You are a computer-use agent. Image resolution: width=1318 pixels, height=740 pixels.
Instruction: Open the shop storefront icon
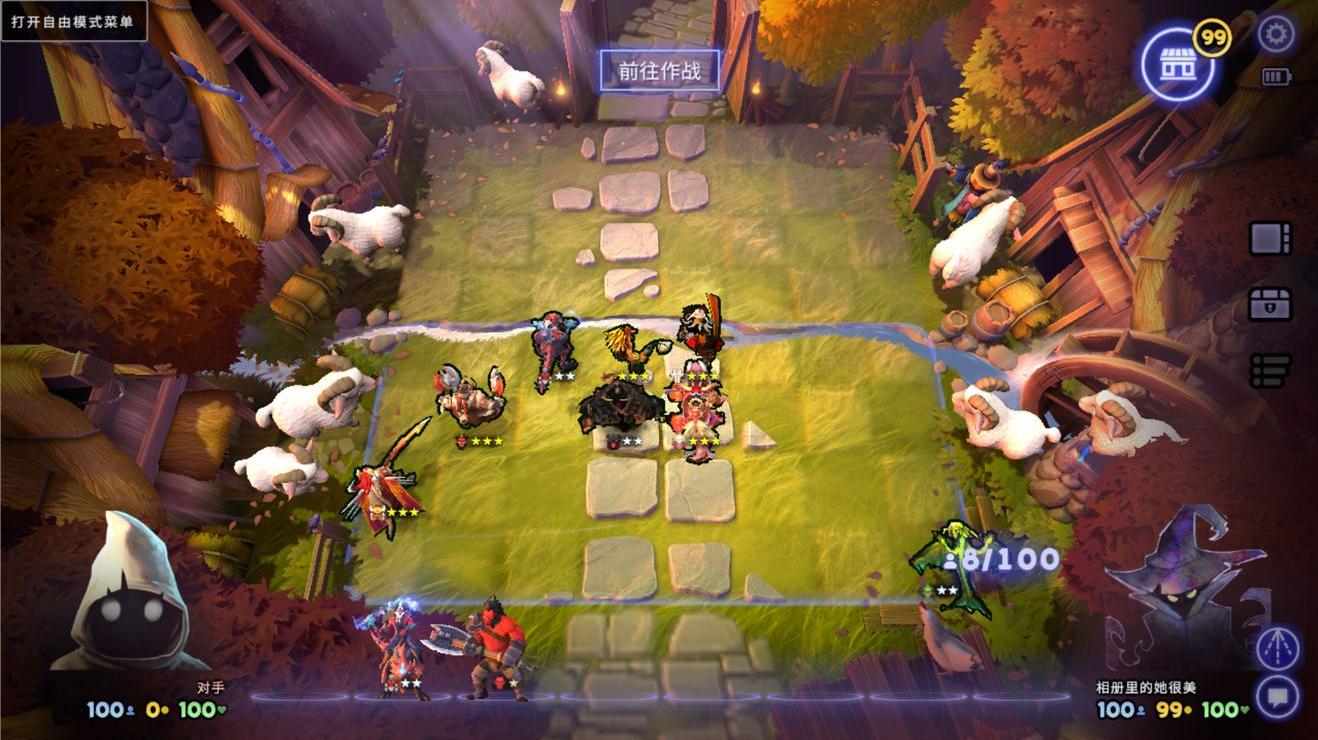tap(1177, 64)
